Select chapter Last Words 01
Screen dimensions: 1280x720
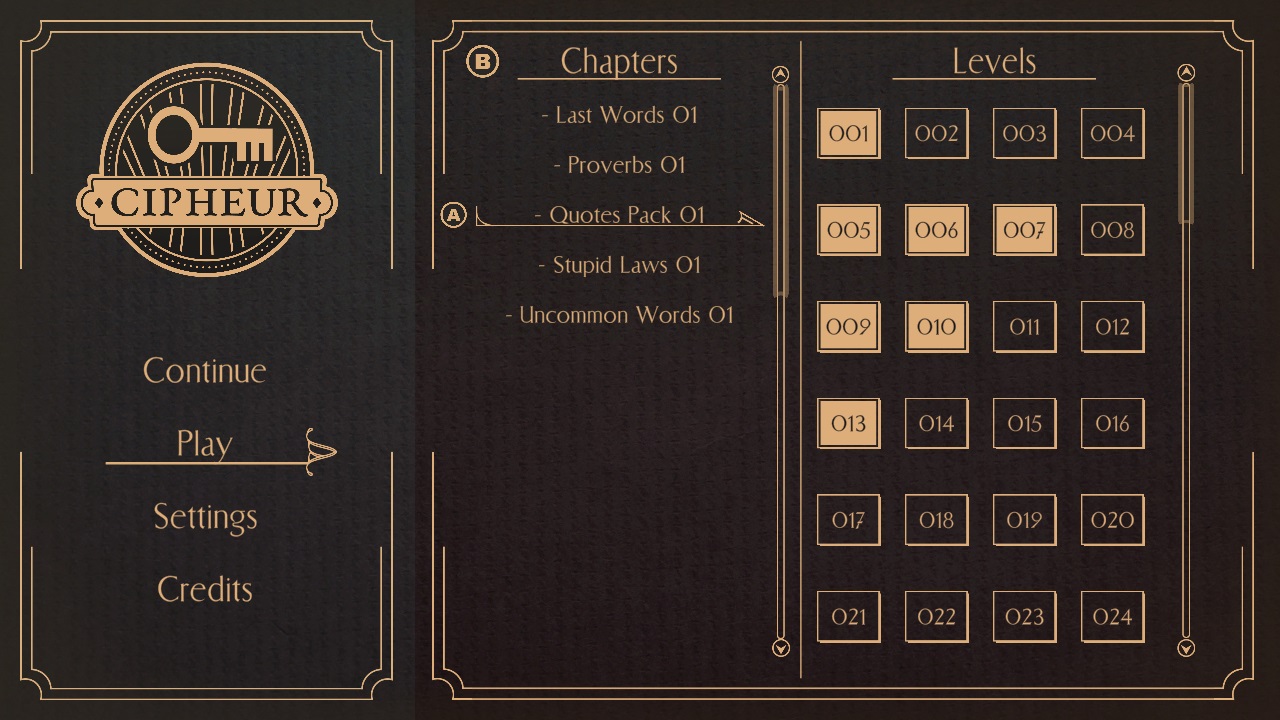[622, 115]
